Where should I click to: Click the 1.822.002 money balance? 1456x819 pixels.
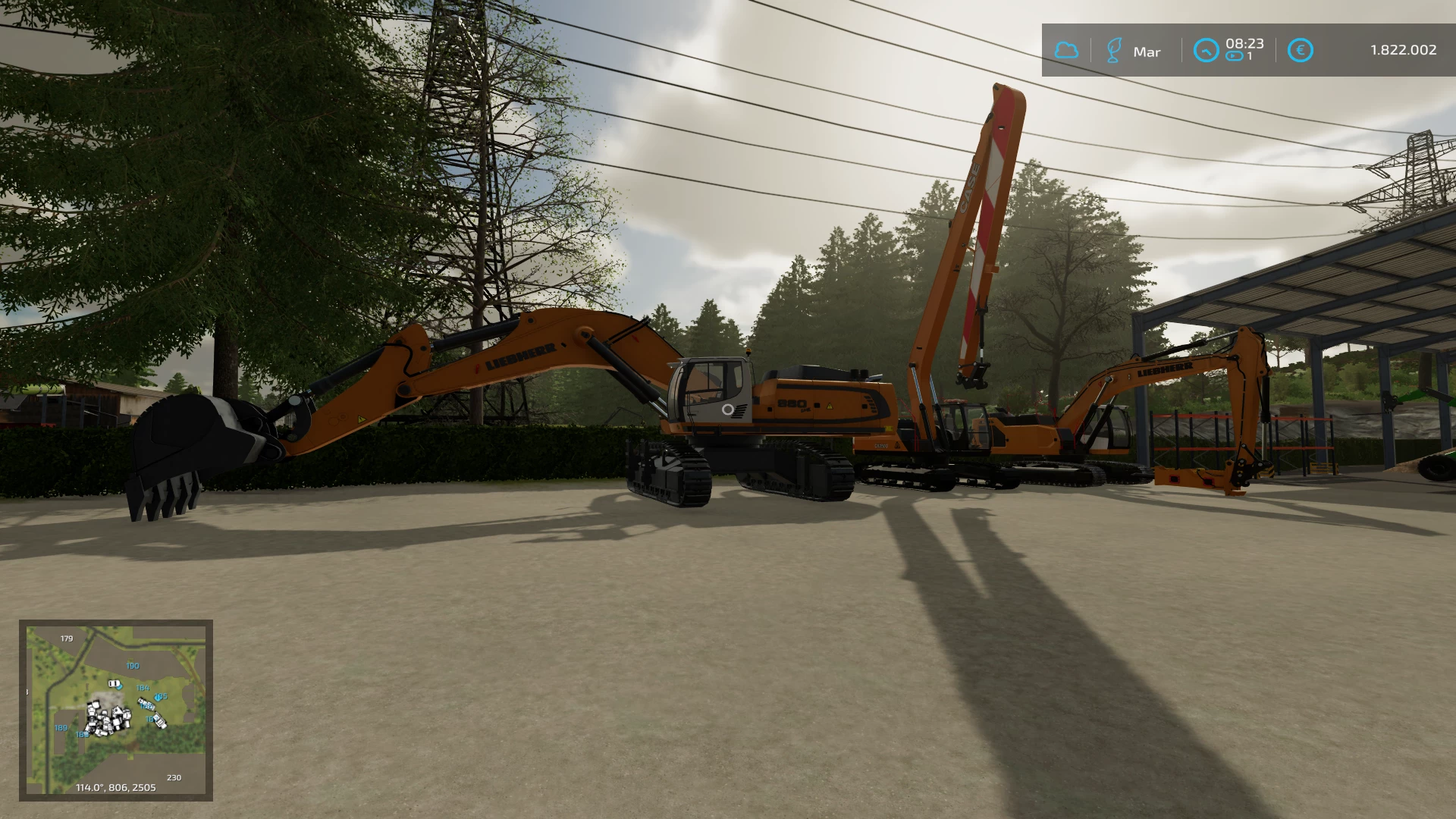(1403, 50)
